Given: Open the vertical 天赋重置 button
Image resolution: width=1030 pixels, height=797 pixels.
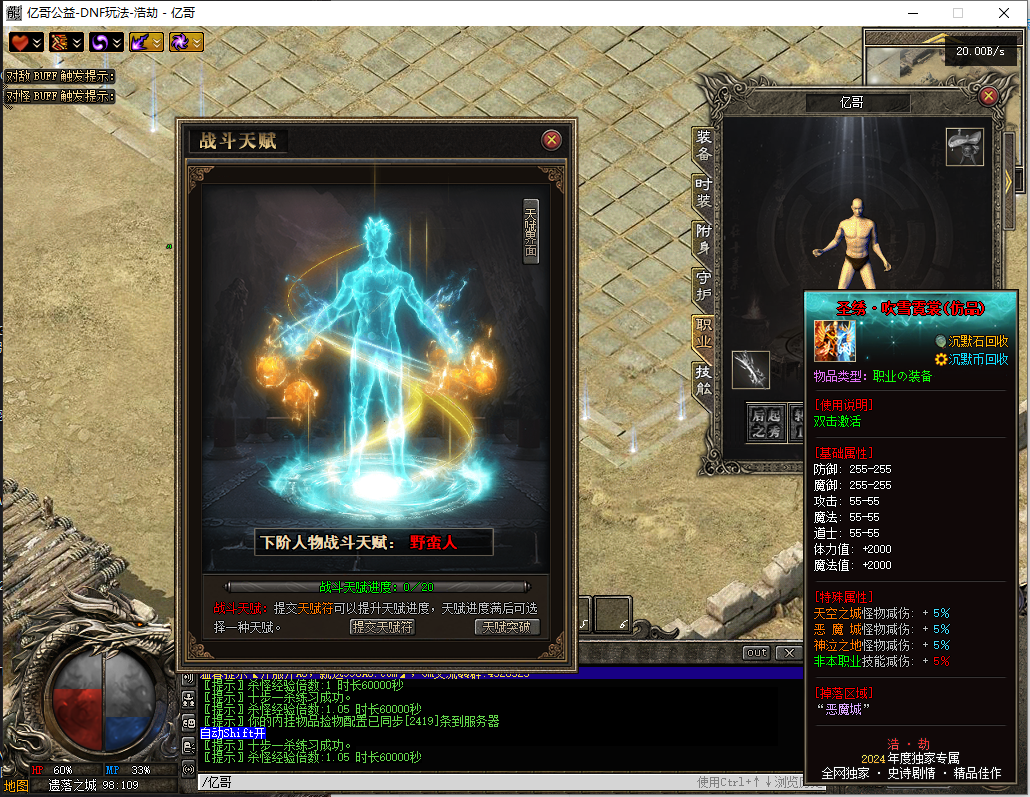Looking at the screenshot, I should [x=531, y=231].
